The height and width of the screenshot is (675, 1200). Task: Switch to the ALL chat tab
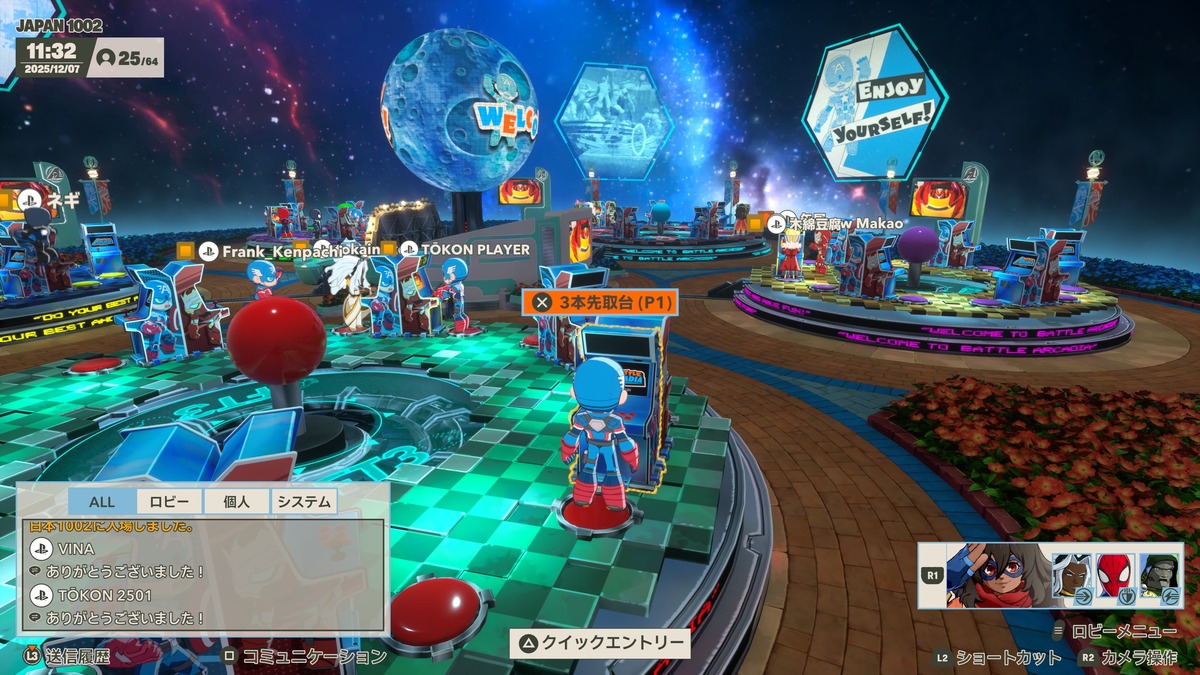102,502
